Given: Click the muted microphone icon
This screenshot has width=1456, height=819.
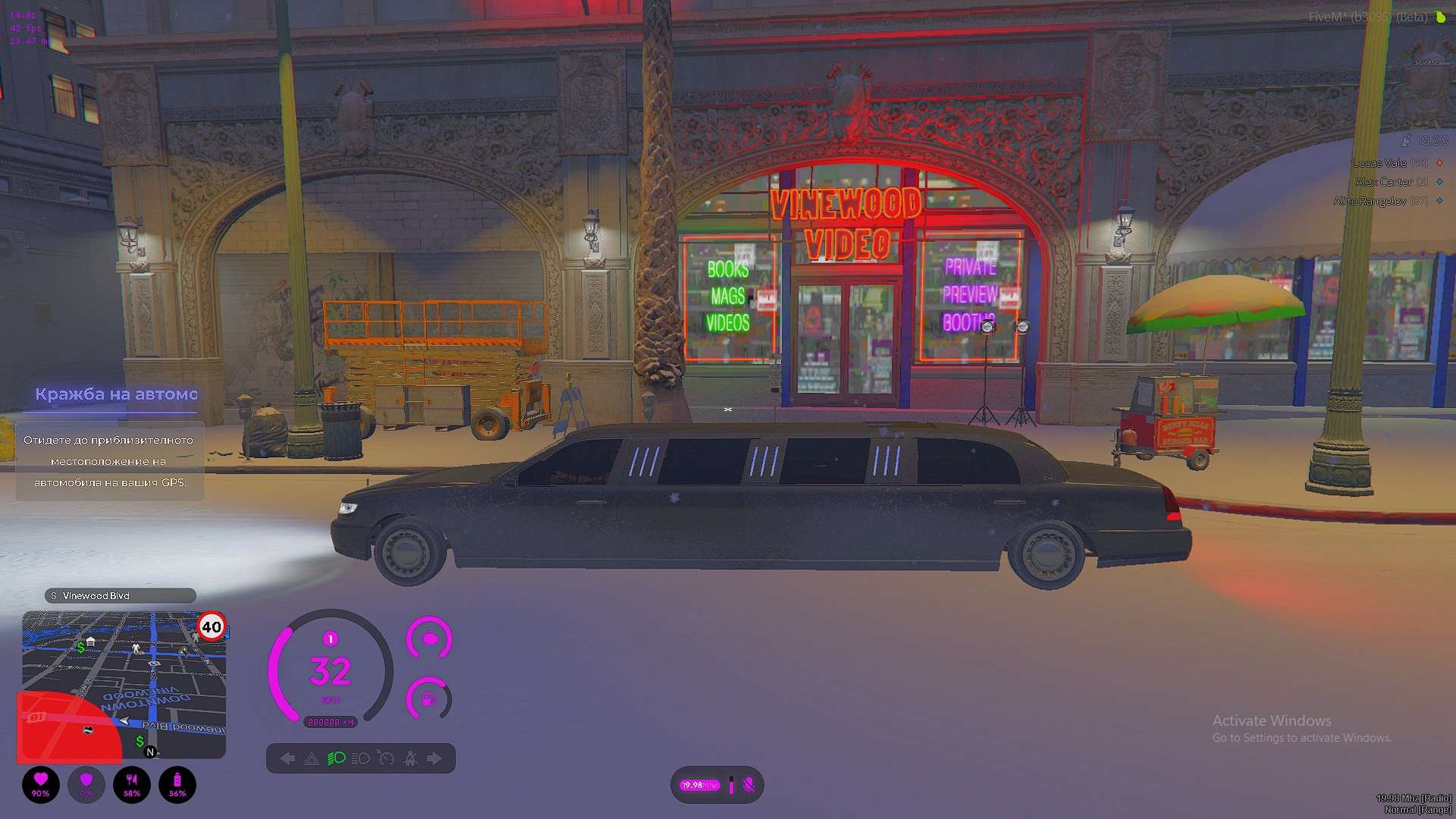Looking at the screenshot, I should 748,785.
